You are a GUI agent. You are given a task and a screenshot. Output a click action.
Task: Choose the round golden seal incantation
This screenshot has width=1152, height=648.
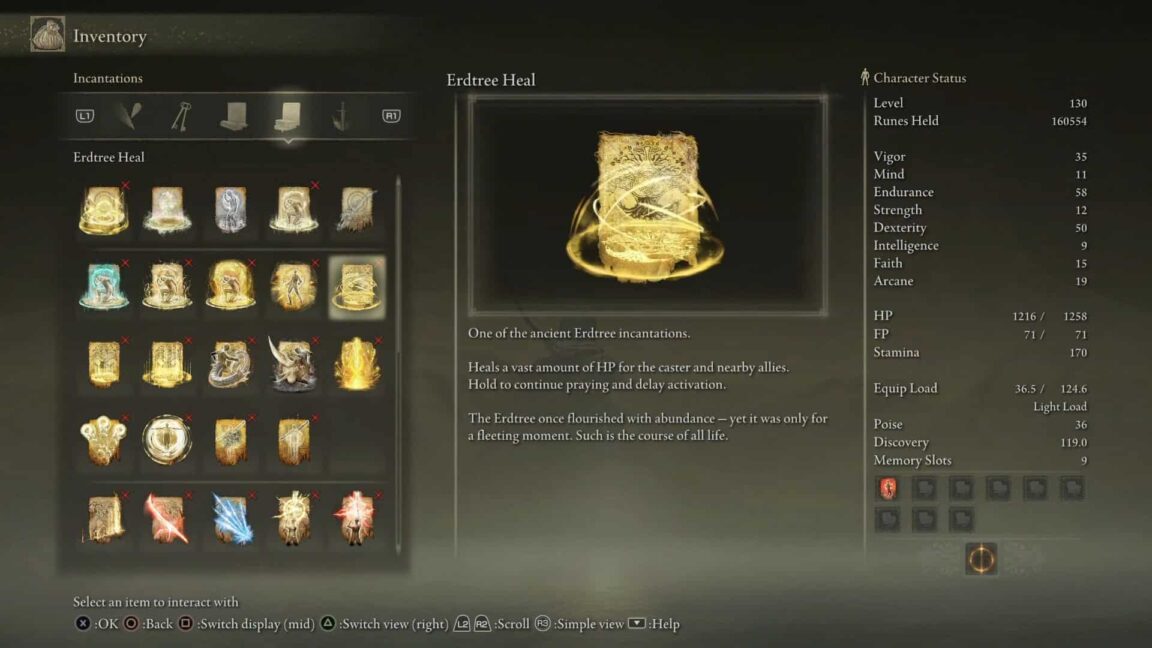(167, 440)
